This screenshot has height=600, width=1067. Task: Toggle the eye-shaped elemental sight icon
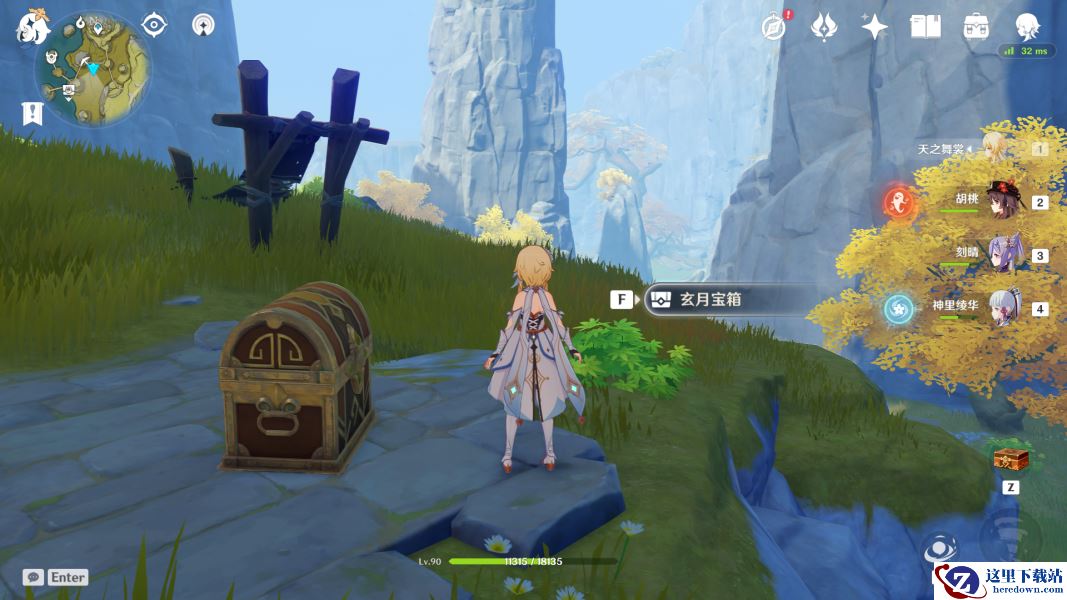pyautogui.click(x=154, y=25)
